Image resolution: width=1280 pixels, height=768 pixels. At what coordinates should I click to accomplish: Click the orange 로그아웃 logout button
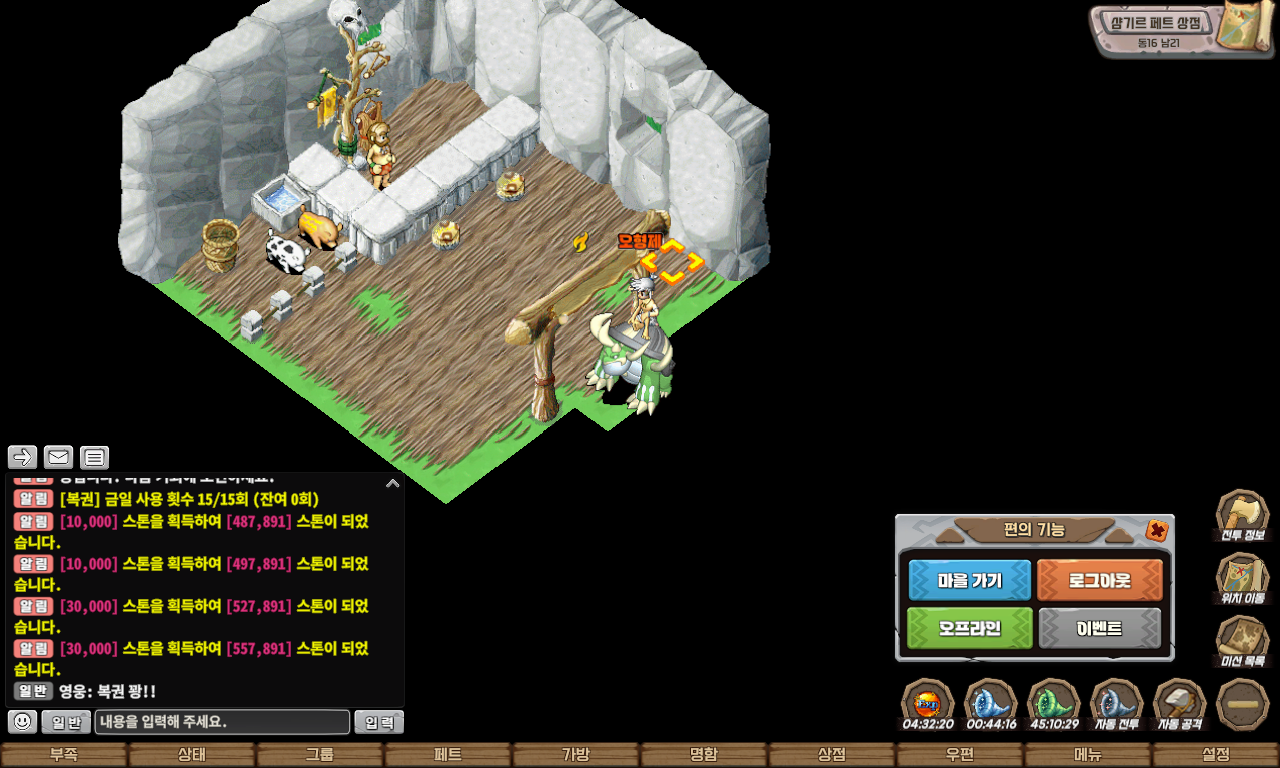[1100, 580]
